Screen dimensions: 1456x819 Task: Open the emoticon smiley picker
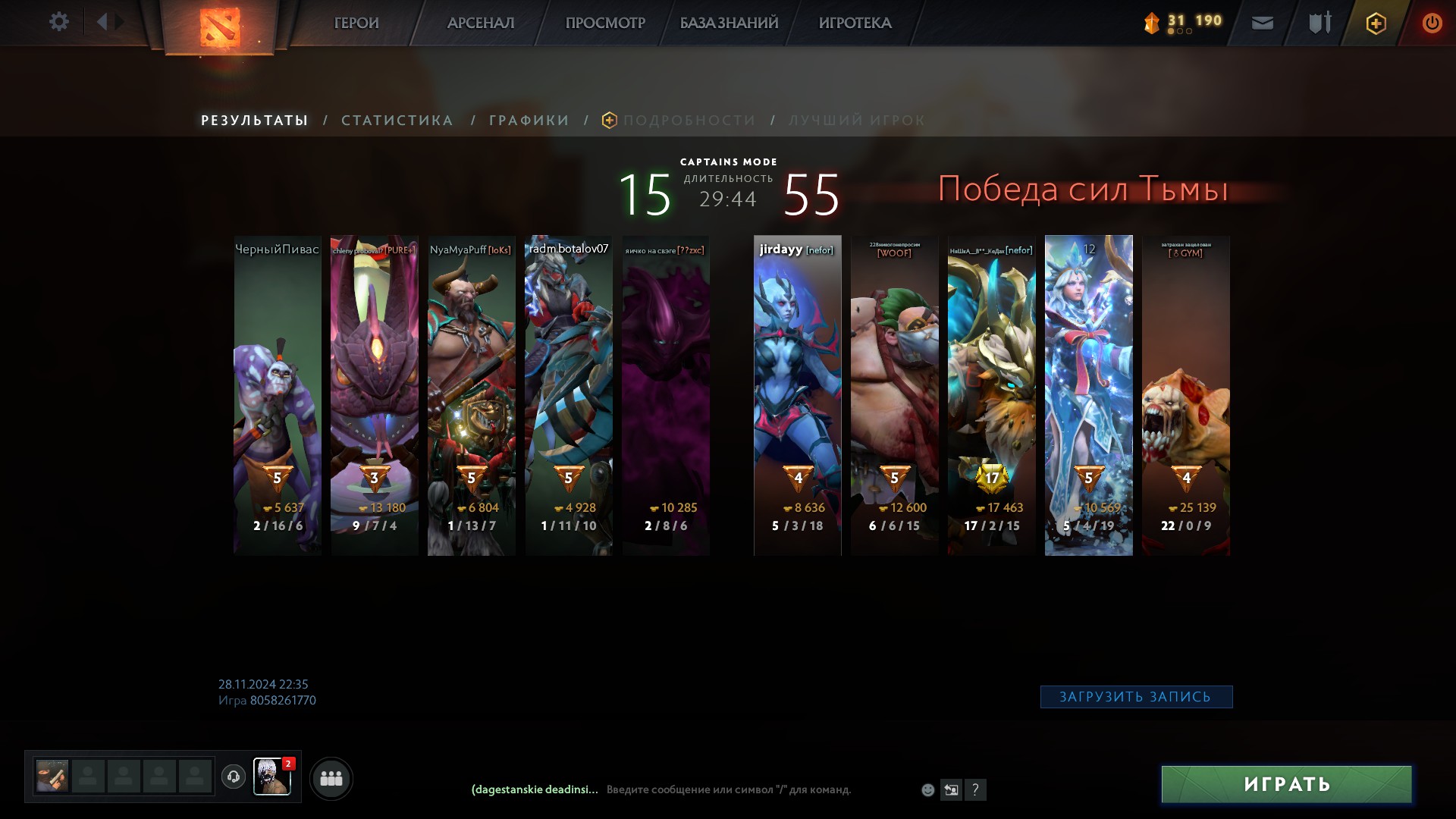click(927, 790)
